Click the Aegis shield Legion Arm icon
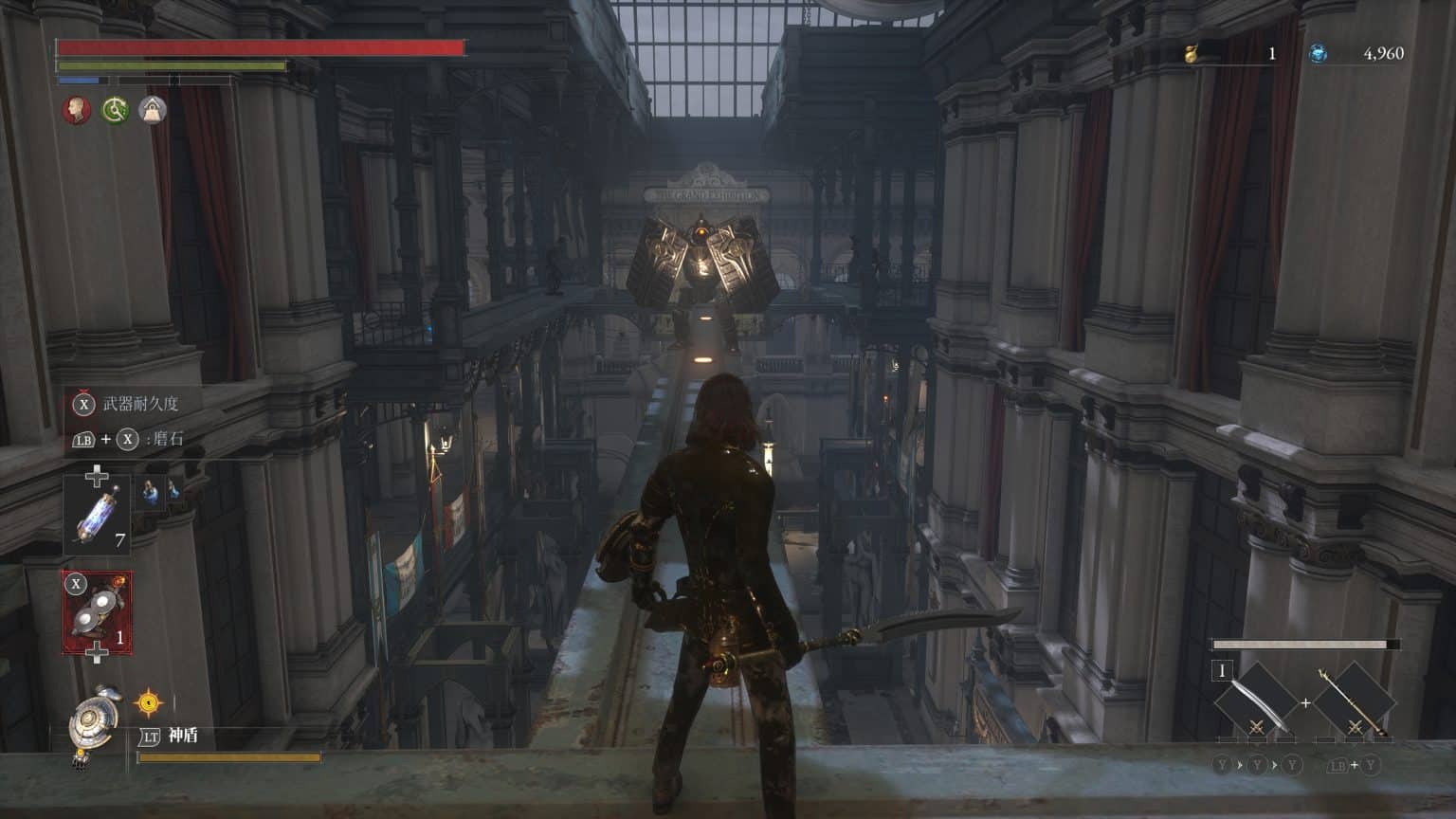1456x819 pixels. pos(95,723)
